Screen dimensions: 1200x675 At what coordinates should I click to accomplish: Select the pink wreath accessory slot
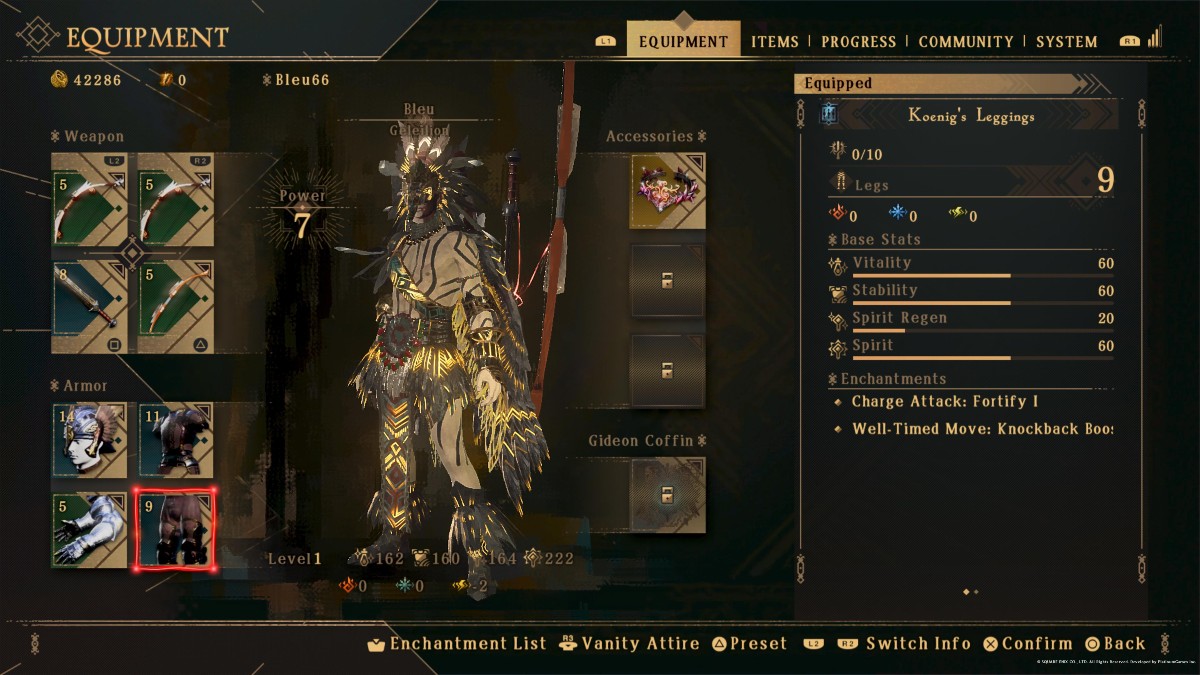point(667,190)
